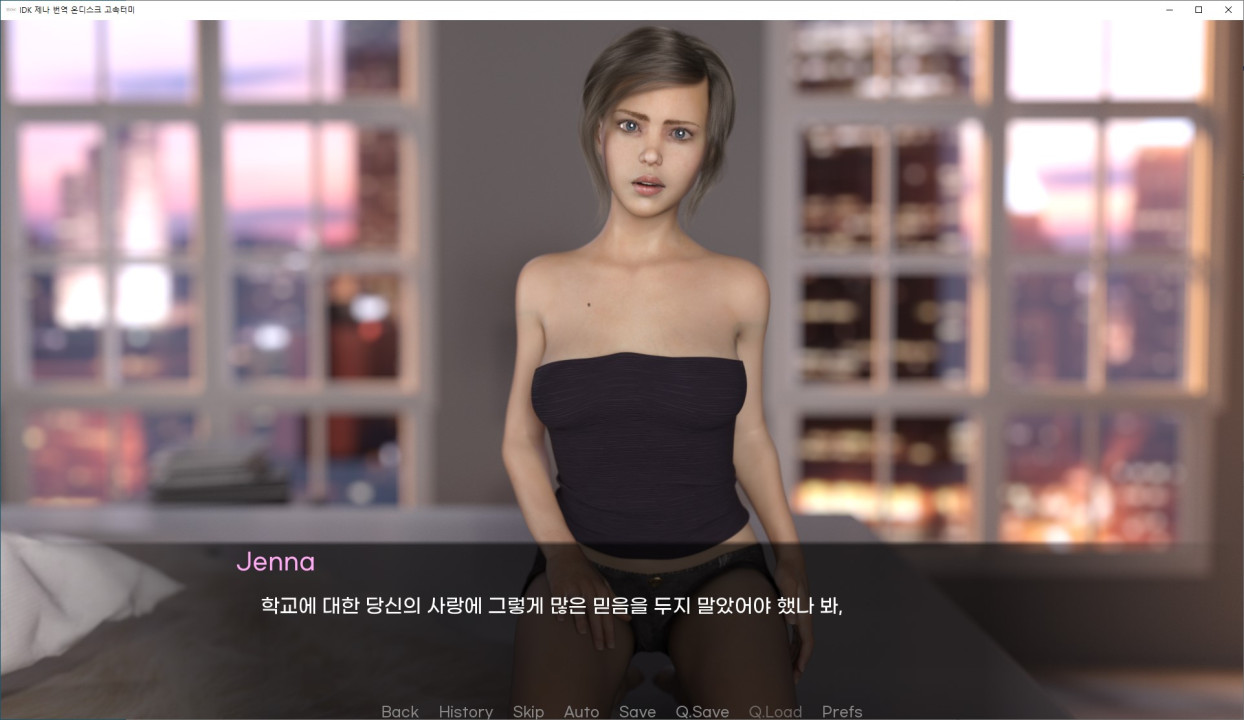Click Q.Save to quick save
Screen dimensions: 1244x720
point(702,711)
